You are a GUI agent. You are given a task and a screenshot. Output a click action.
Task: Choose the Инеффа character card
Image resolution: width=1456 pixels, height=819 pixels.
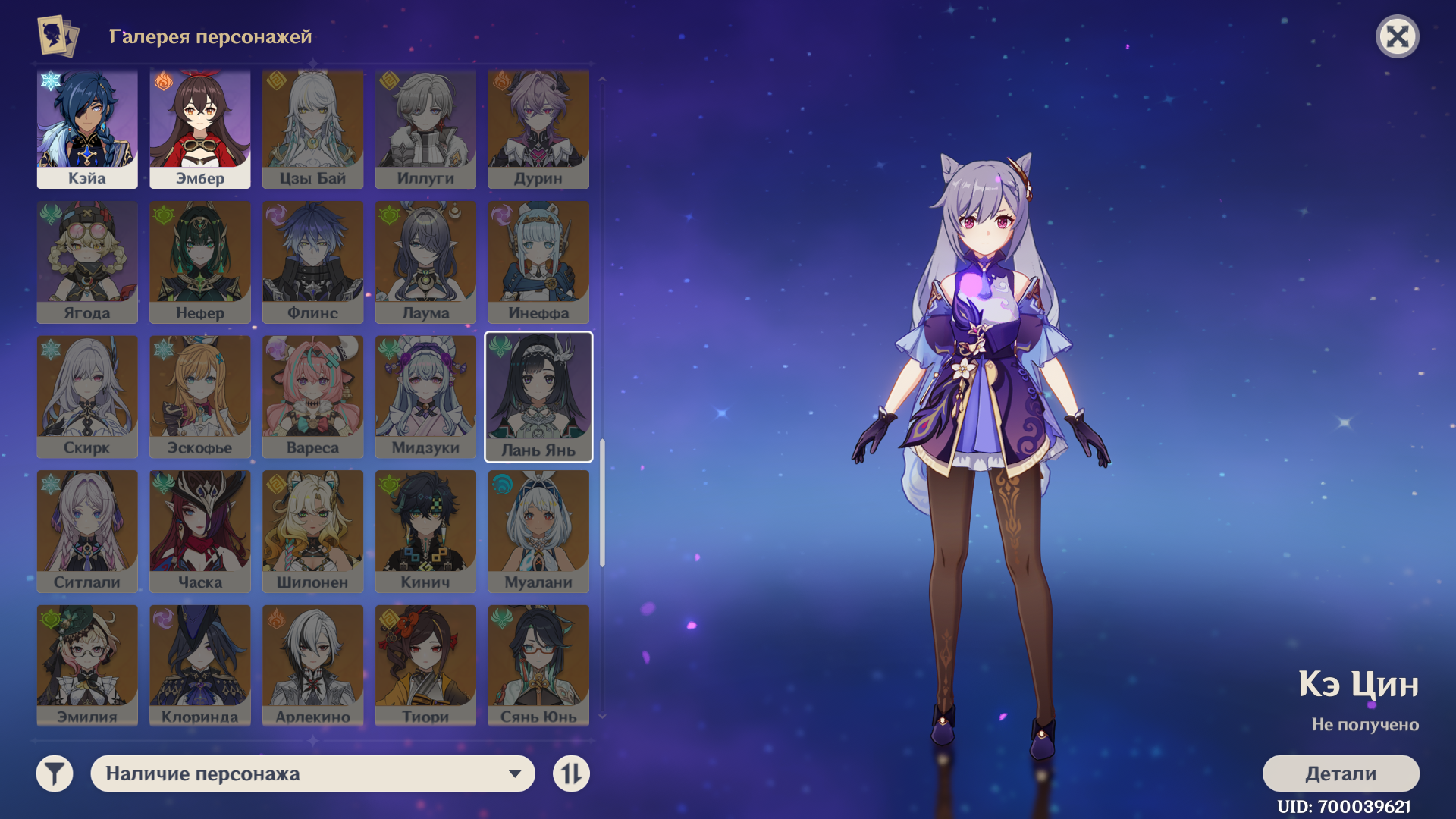pos(538,262)
